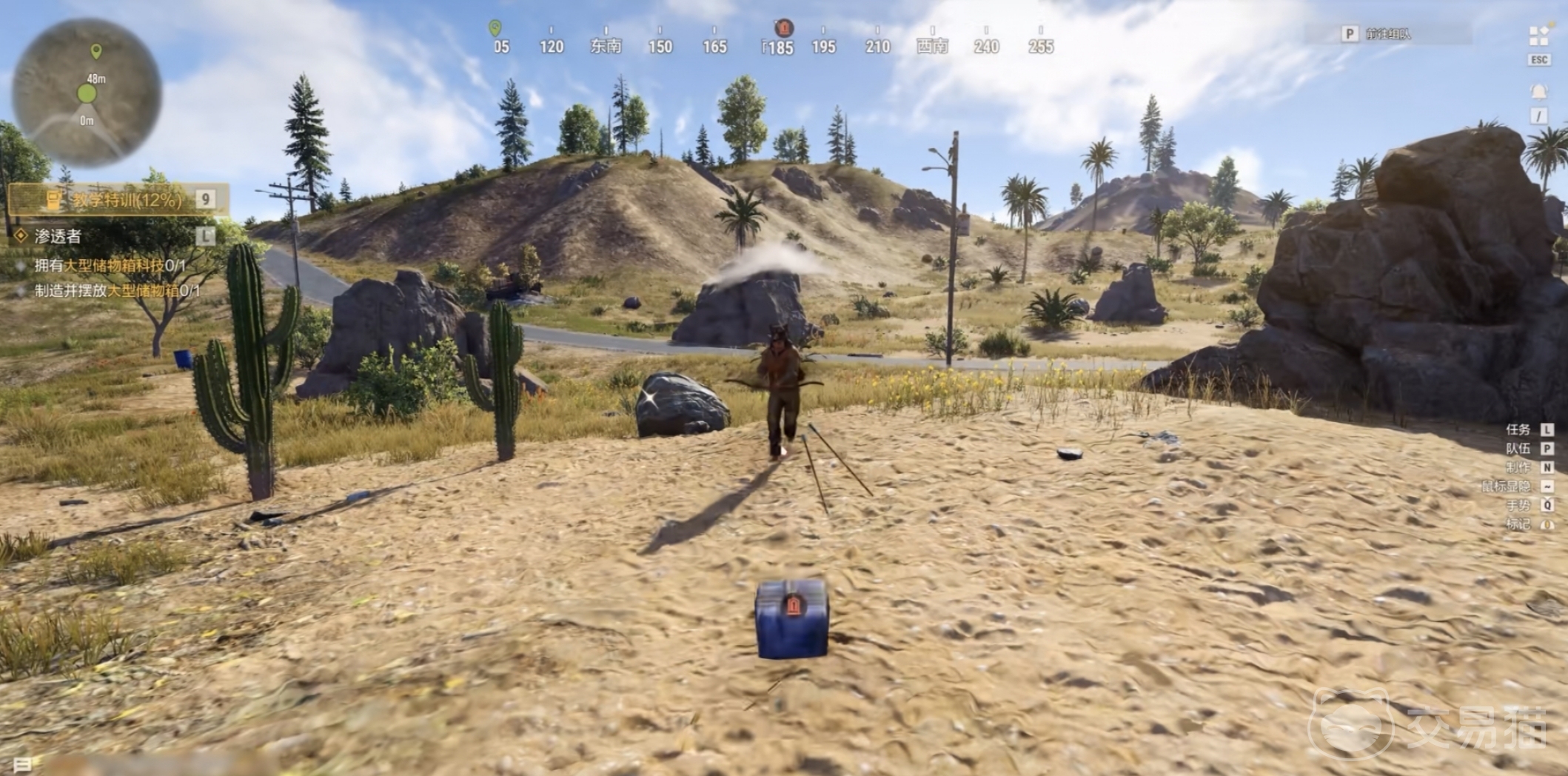Select the 渗透者 quest entry
This screenshot has width=1568, height=776.
click(58, 236)
